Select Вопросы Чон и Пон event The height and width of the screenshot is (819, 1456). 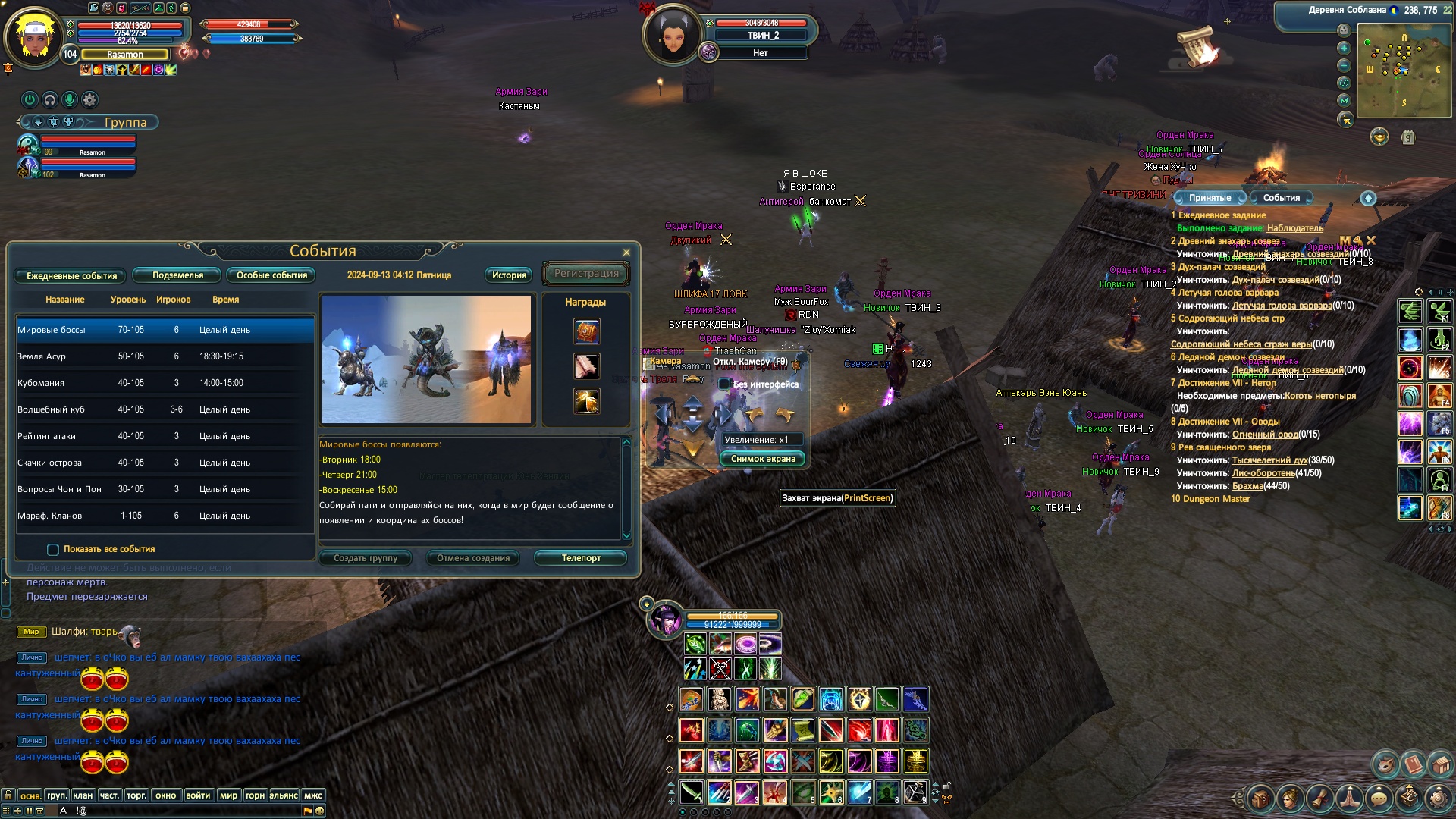165,489
